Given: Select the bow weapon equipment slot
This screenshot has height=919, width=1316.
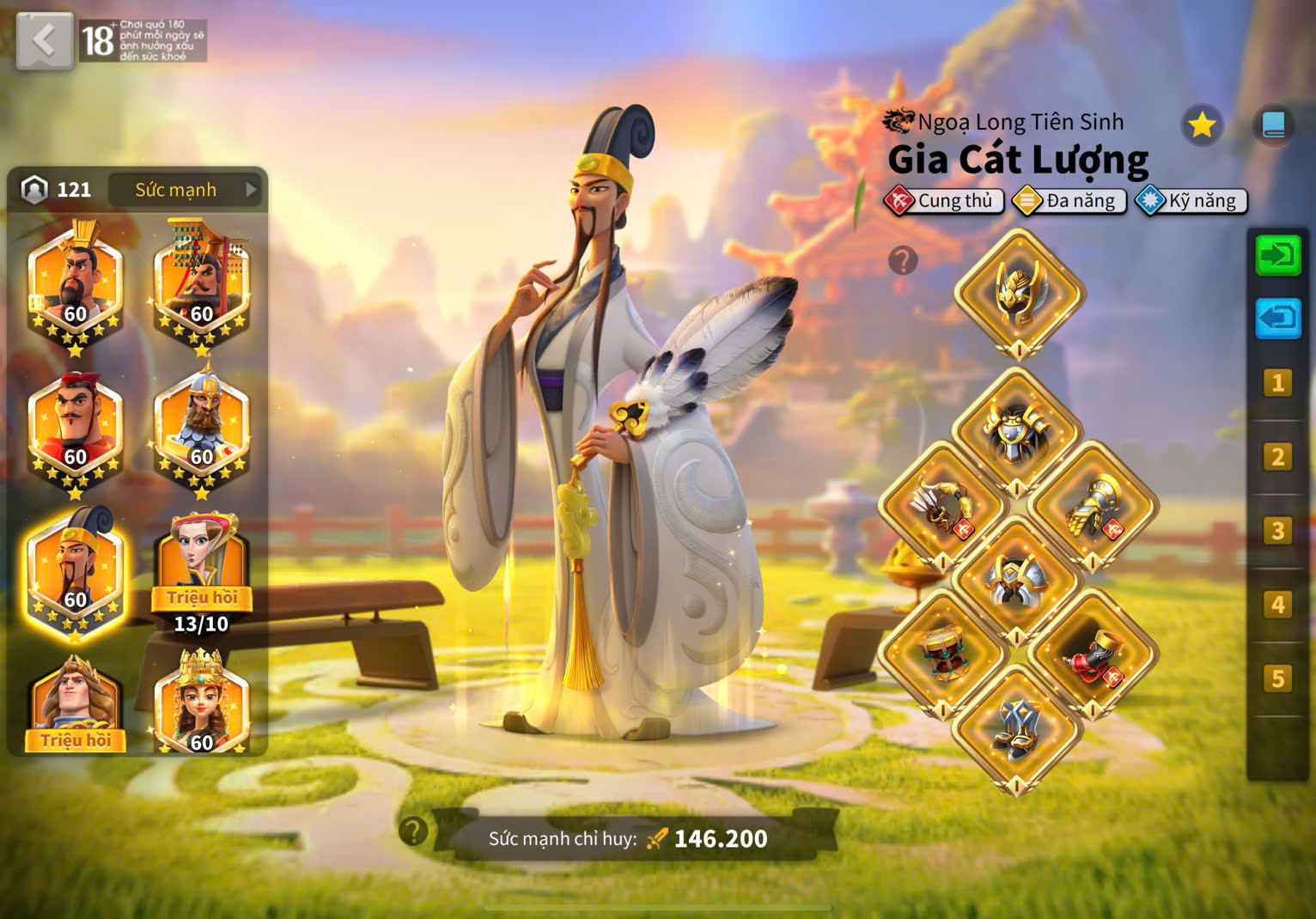Looking at the screenshot, I should pos(943,507).
